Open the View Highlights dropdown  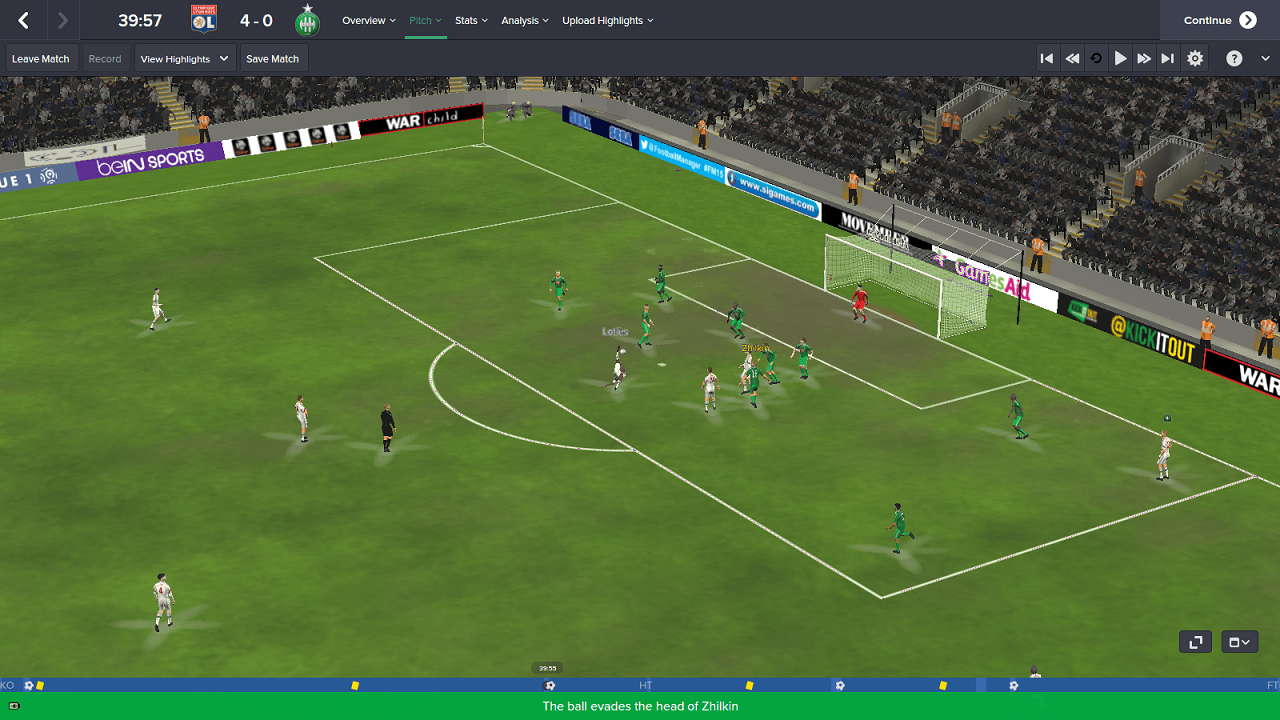click(x=185, y=59)
